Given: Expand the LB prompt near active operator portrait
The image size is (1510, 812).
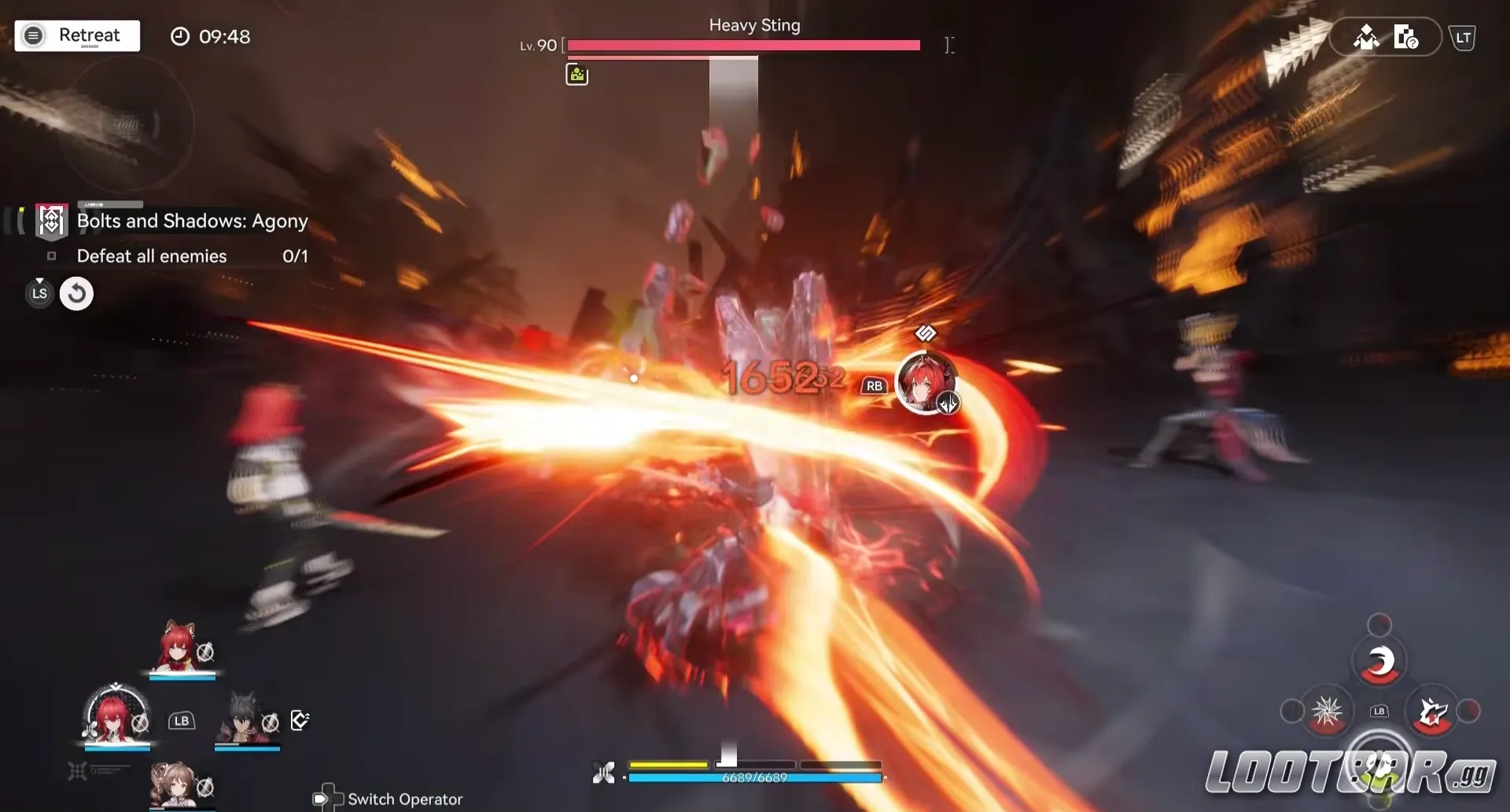Looking at the screenshot, I should (x=182, y=720).
